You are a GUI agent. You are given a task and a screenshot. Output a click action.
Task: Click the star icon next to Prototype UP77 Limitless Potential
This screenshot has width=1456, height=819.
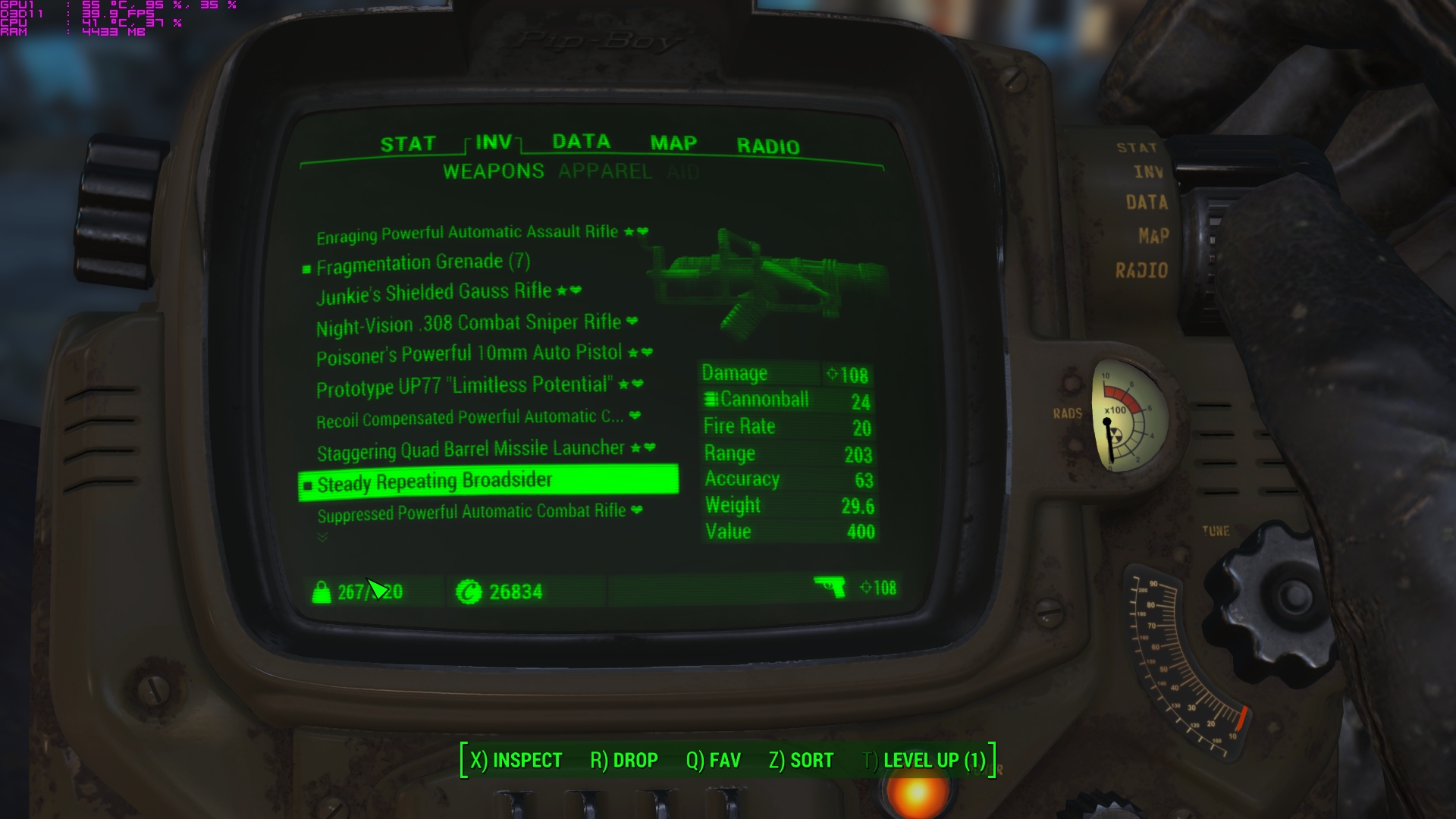[x=623, y=385]
